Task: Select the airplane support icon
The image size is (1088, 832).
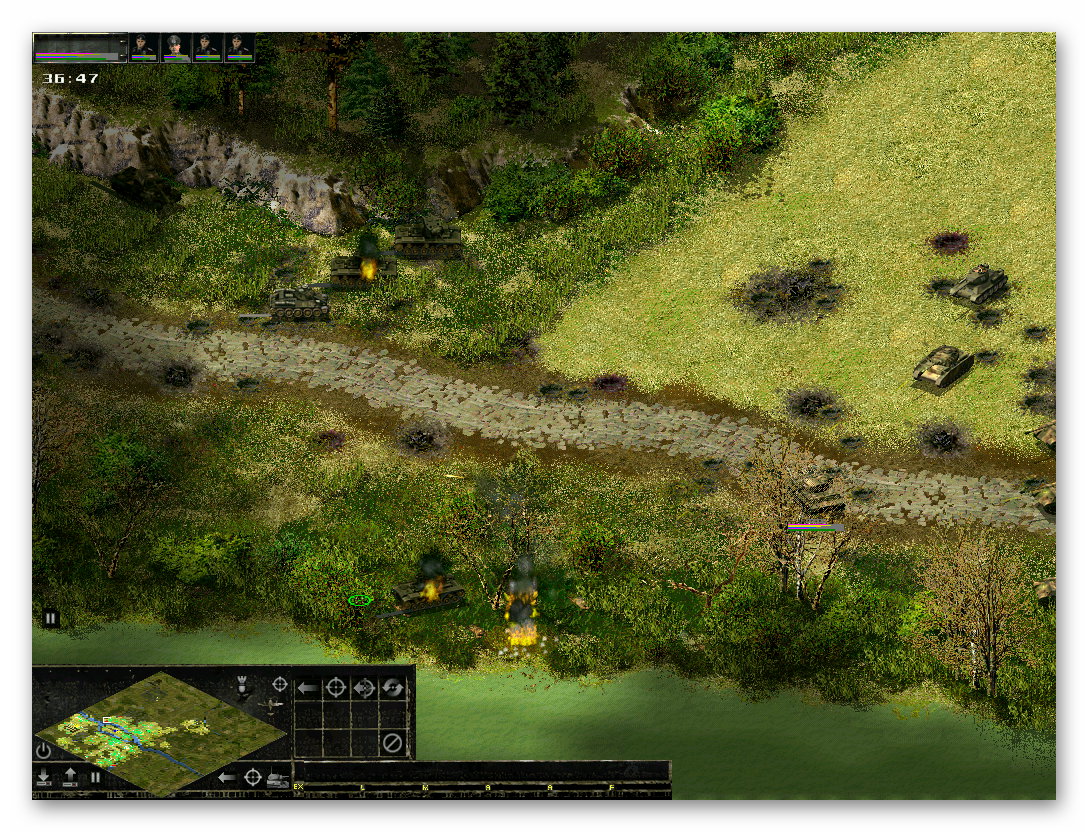Action: coord(270,705)
